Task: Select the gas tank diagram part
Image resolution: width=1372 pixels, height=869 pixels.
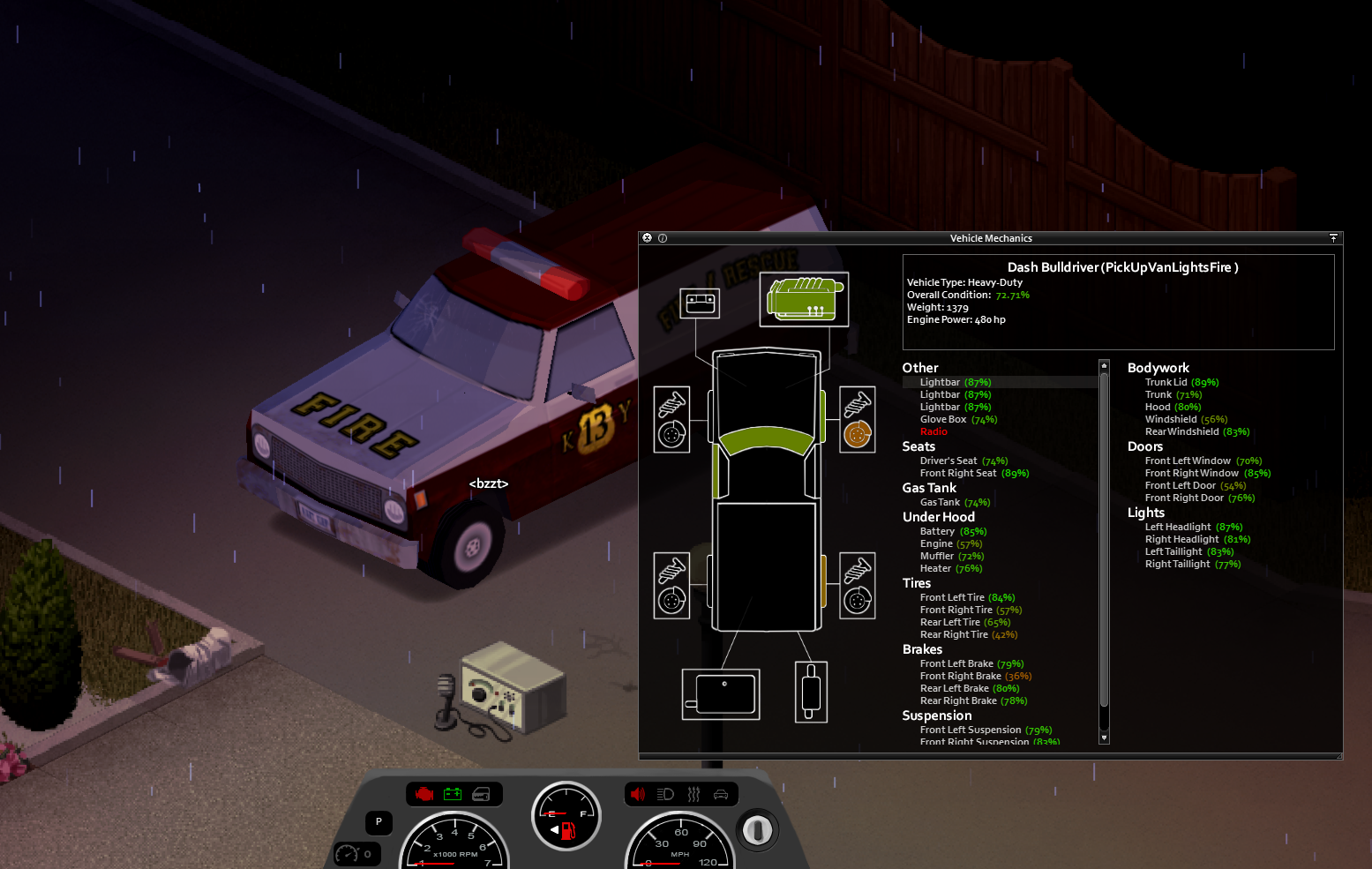Action: pos(721,694)
